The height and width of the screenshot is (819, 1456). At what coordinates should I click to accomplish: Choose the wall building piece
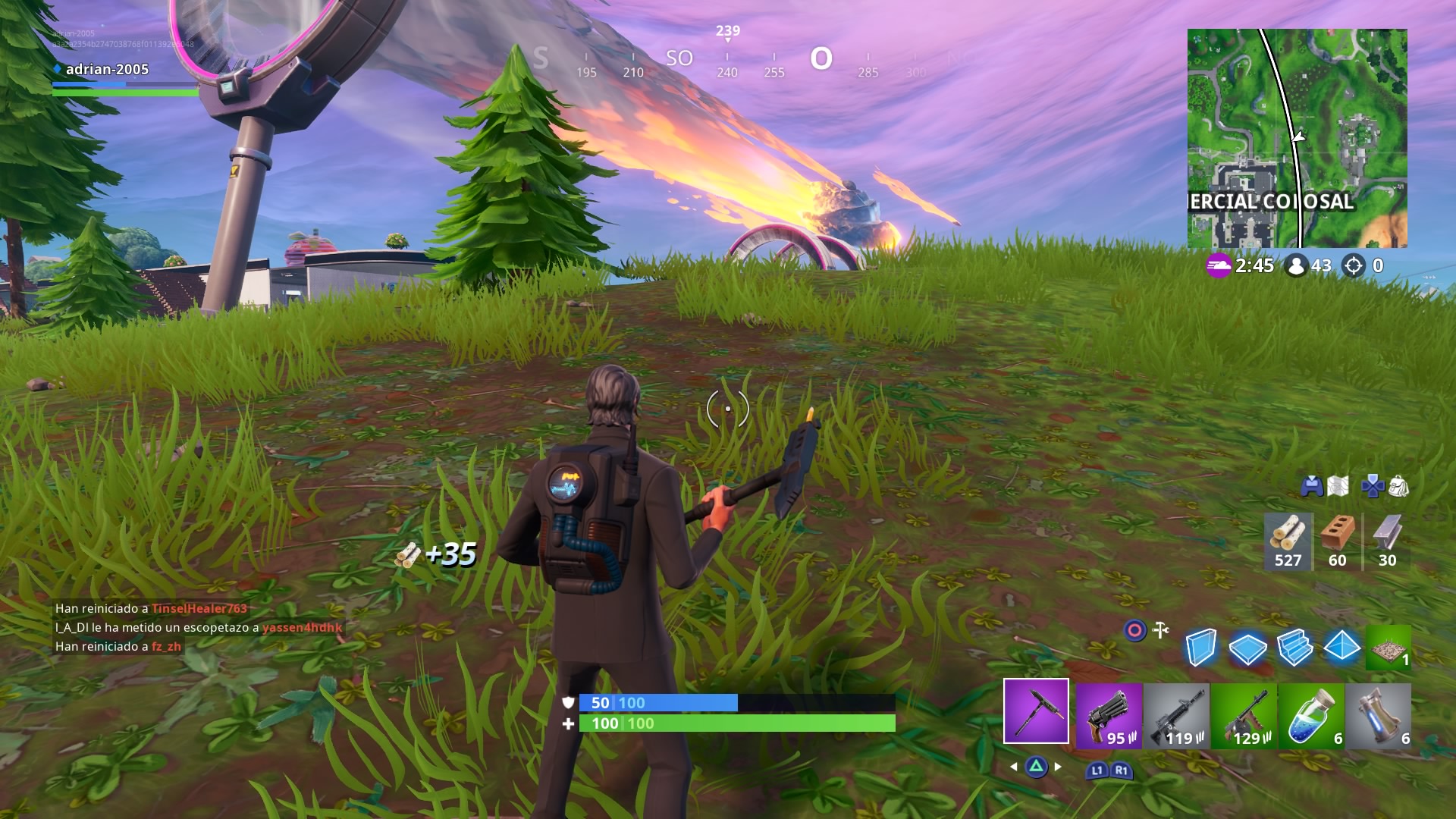point(1201,648)
